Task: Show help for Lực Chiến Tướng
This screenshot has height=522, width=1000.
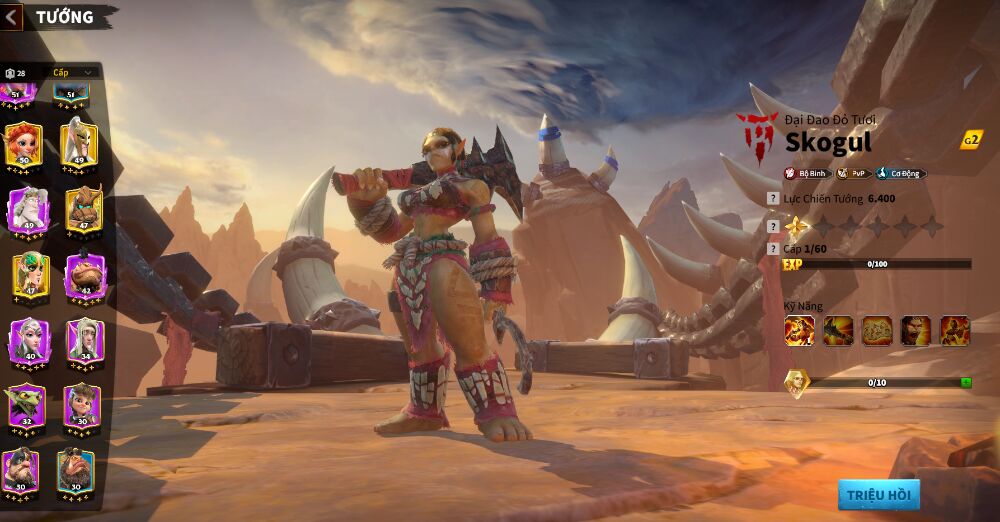Action: coord(773,199)
